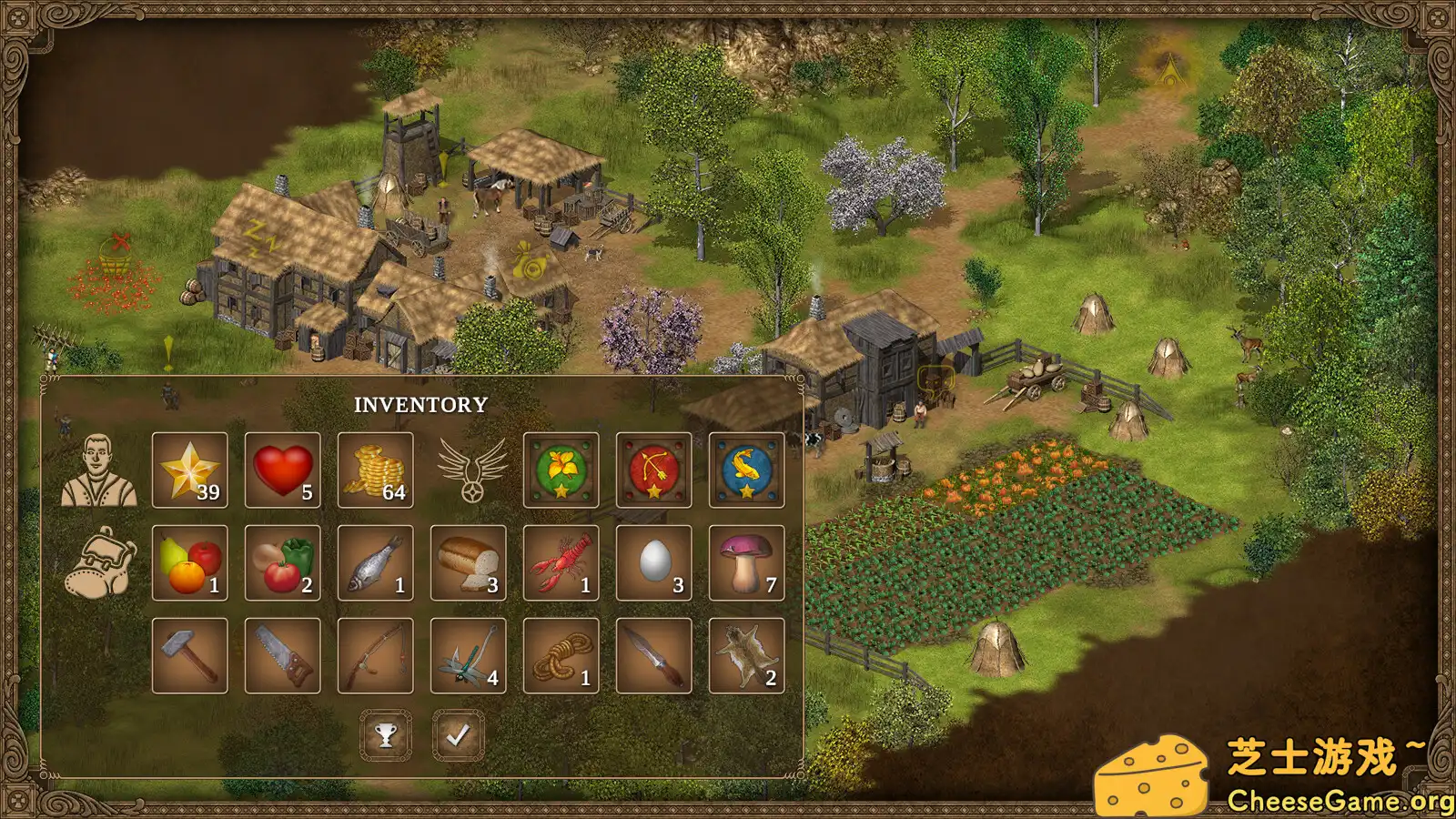The width and height of the screenshot is (1456, 819).
Task: Select the hammer tool
Action: (x=189, y=655)
